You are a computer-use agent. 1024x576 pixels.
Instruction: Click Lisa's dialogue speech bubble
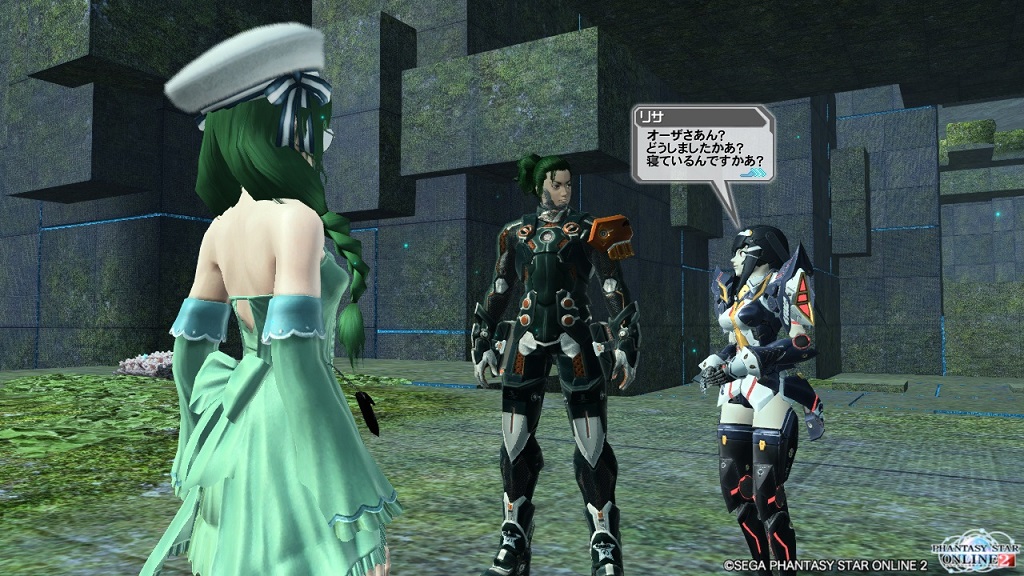pos(702,145)
